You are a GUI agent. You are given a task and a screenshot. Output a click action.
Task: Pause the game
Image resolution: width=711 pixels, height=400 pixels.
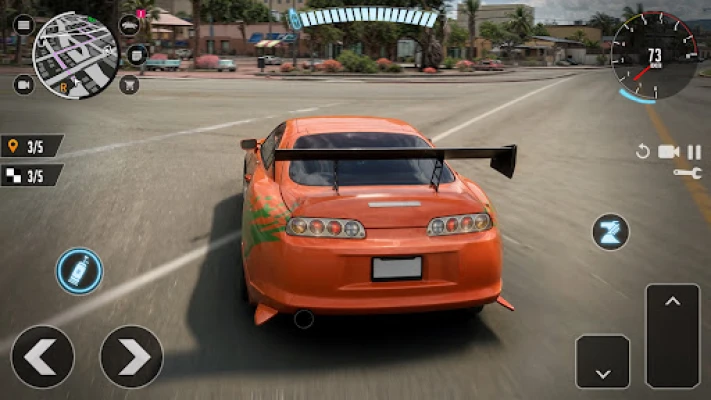coord(694,152)
